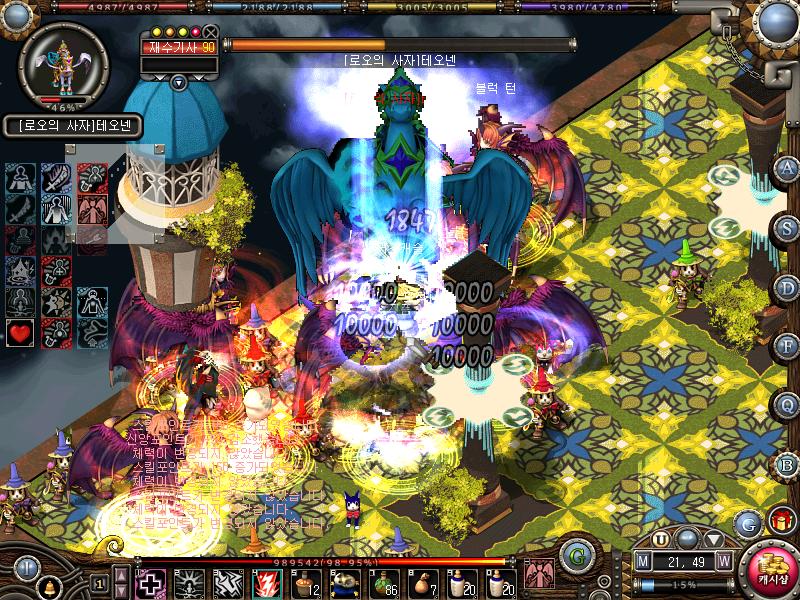Open the cash shop coin button
The image size is (800, 600).
click(x=768, y=571)
